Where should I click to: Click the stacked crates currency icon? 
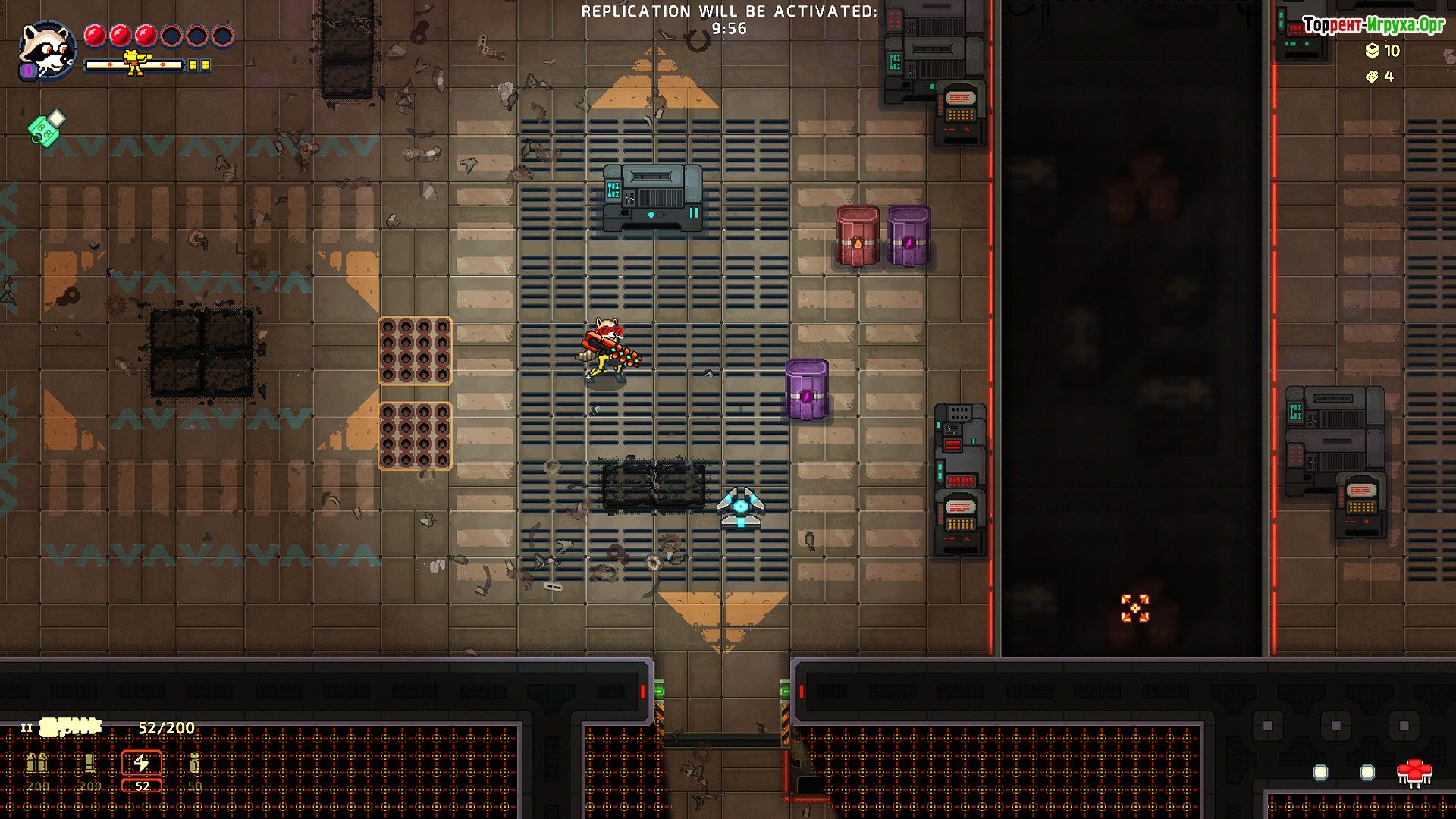(x=1372, y=51)
